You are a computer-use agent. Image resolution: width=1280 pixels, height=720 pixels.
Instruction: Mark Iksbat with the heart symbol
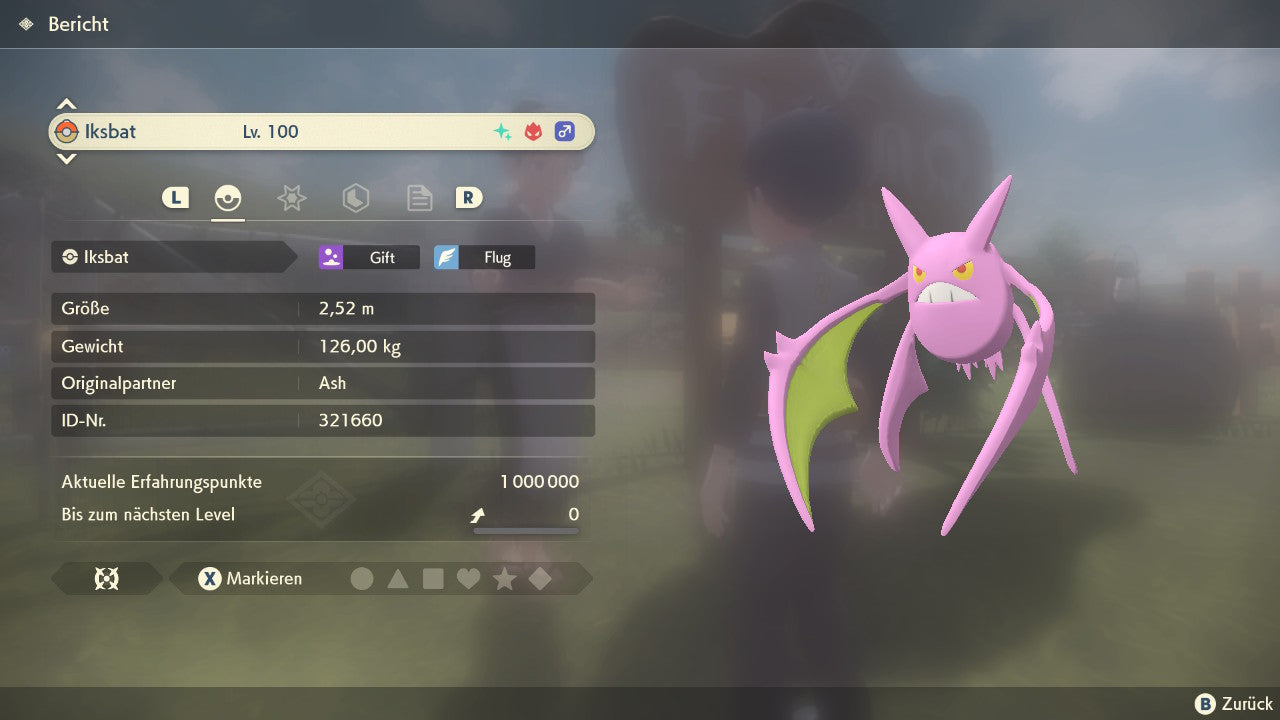pyautogui.click(x=468, y=579)
